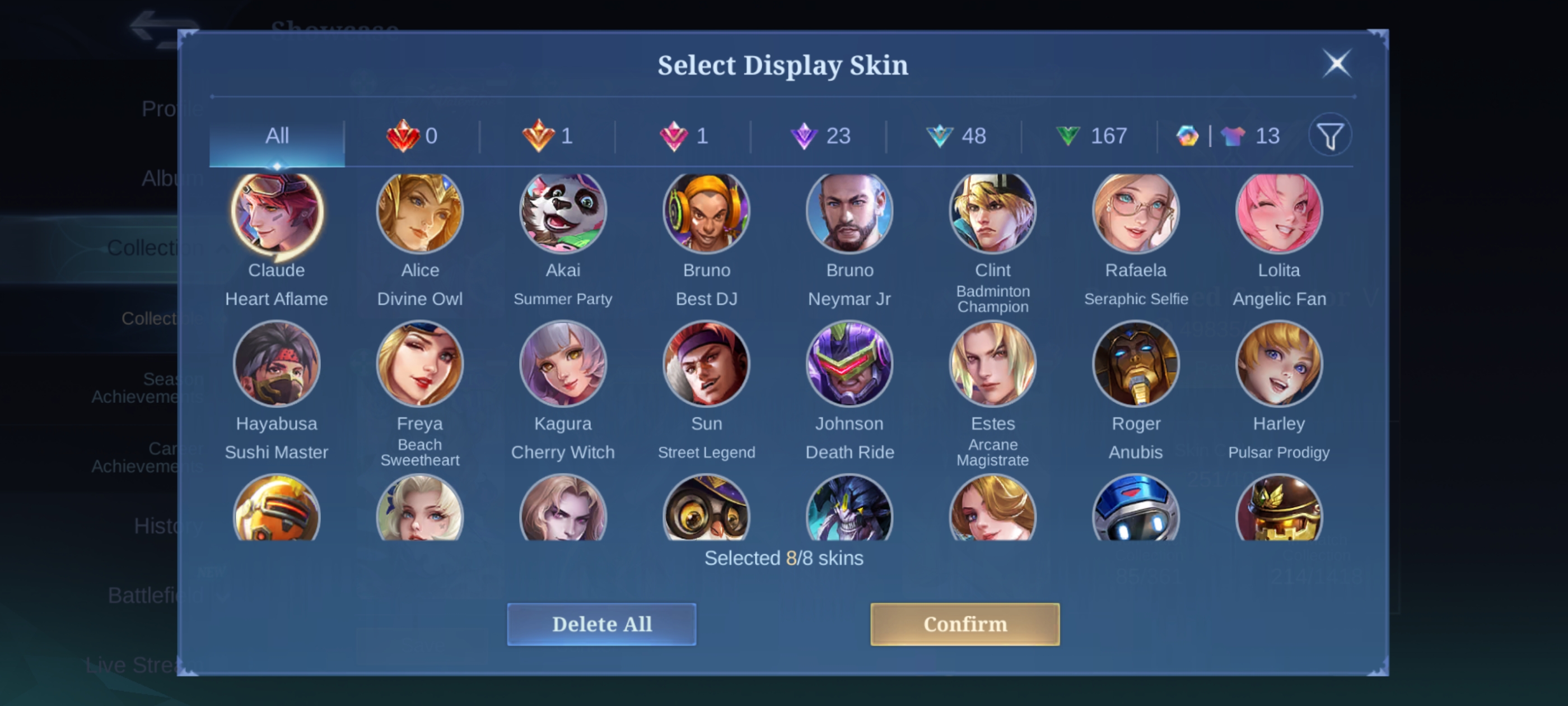
Task: Pick Lolita's Angelic Fan skin
Action: [1279, 212]
